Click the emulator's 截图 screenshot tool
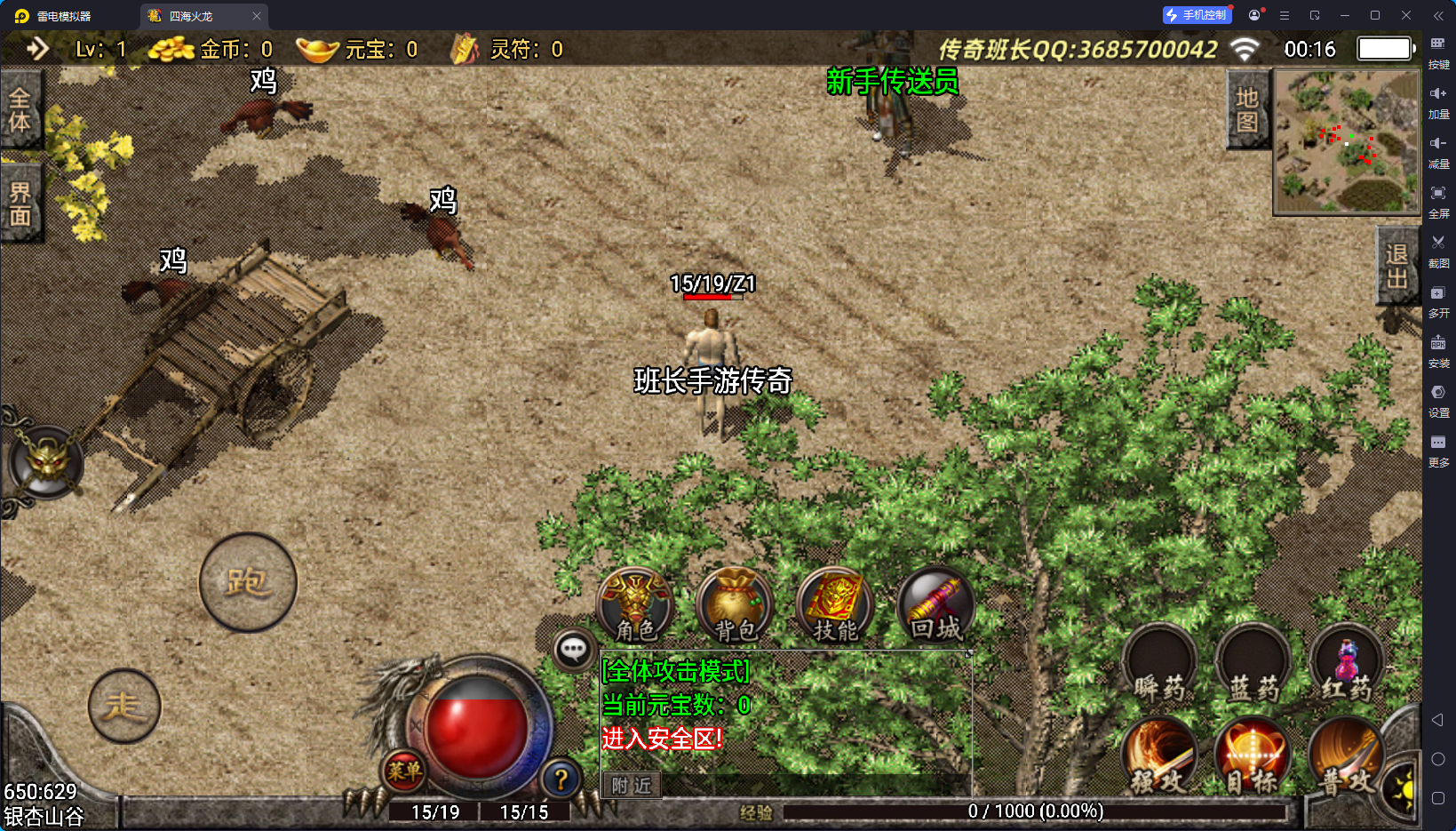The image size is (1456, 831). (x=1438, y=250)
